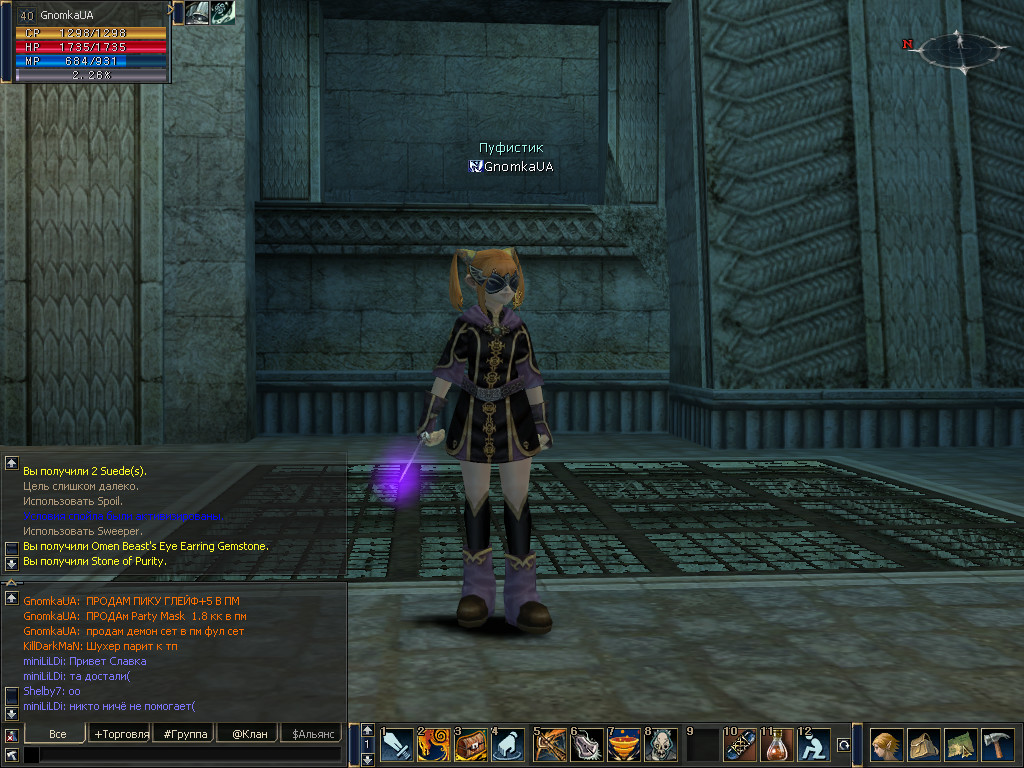Screen dimensions: 1024x768
Task: Switch to the @Клан chat tab
Action: [x=249, y=734]
